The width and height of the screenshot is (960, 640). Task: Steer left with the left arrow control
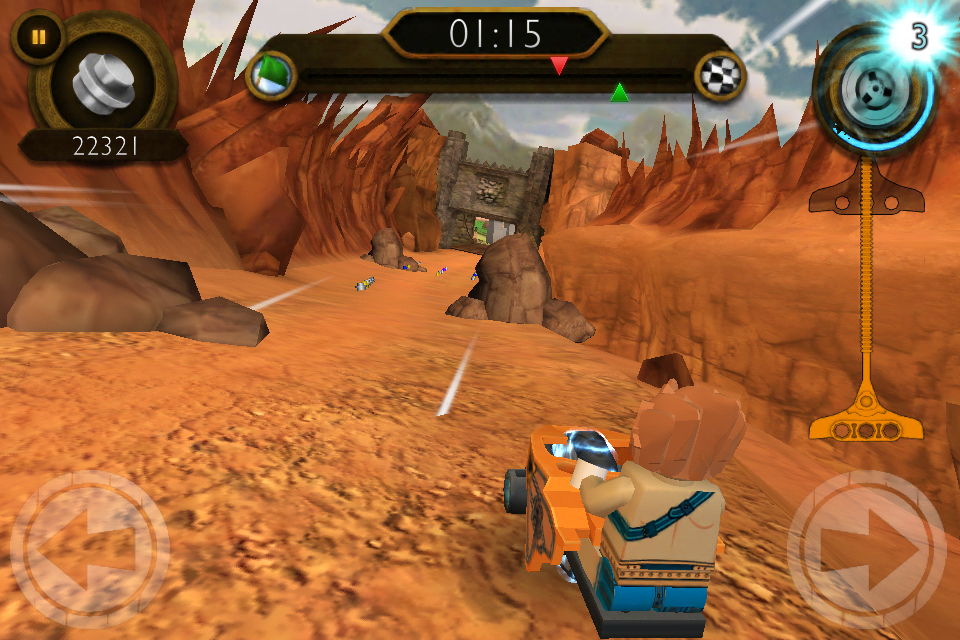point(89,549)
